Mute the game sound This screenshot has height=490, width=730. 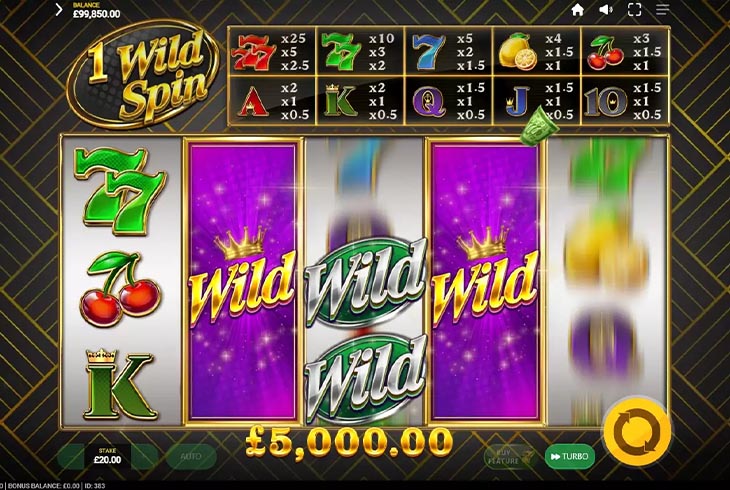pos(605,10)
